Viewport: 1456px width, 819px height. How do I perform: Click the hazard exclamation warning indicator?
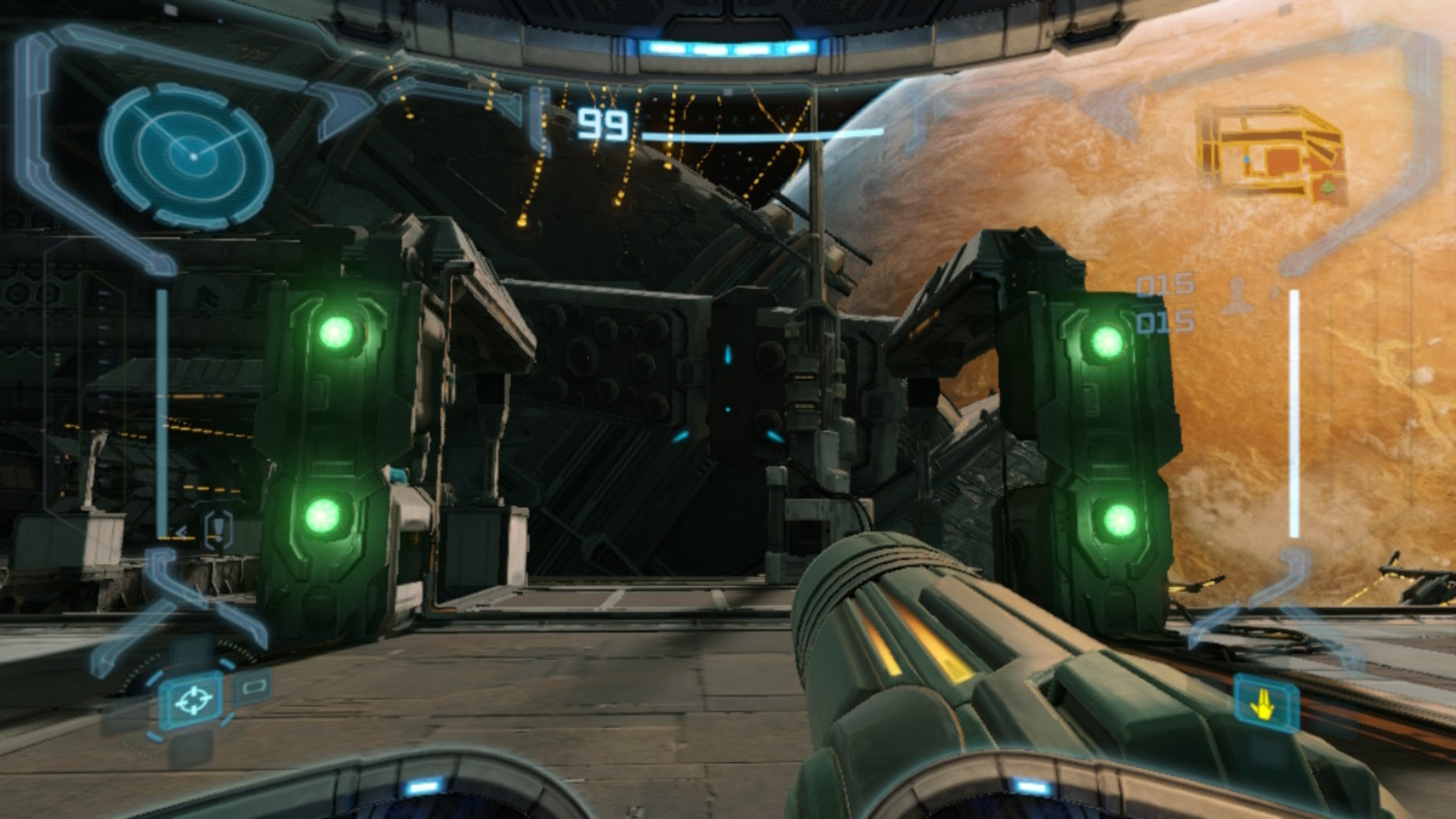coord(218,528)
